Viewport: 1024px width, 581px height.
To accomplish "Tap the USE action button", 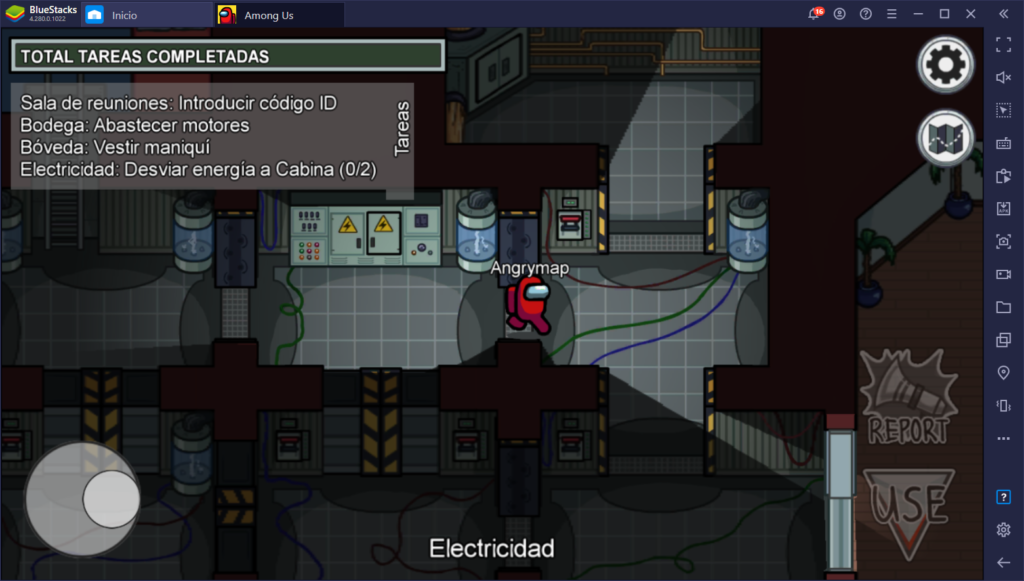I will coord(908,510).
